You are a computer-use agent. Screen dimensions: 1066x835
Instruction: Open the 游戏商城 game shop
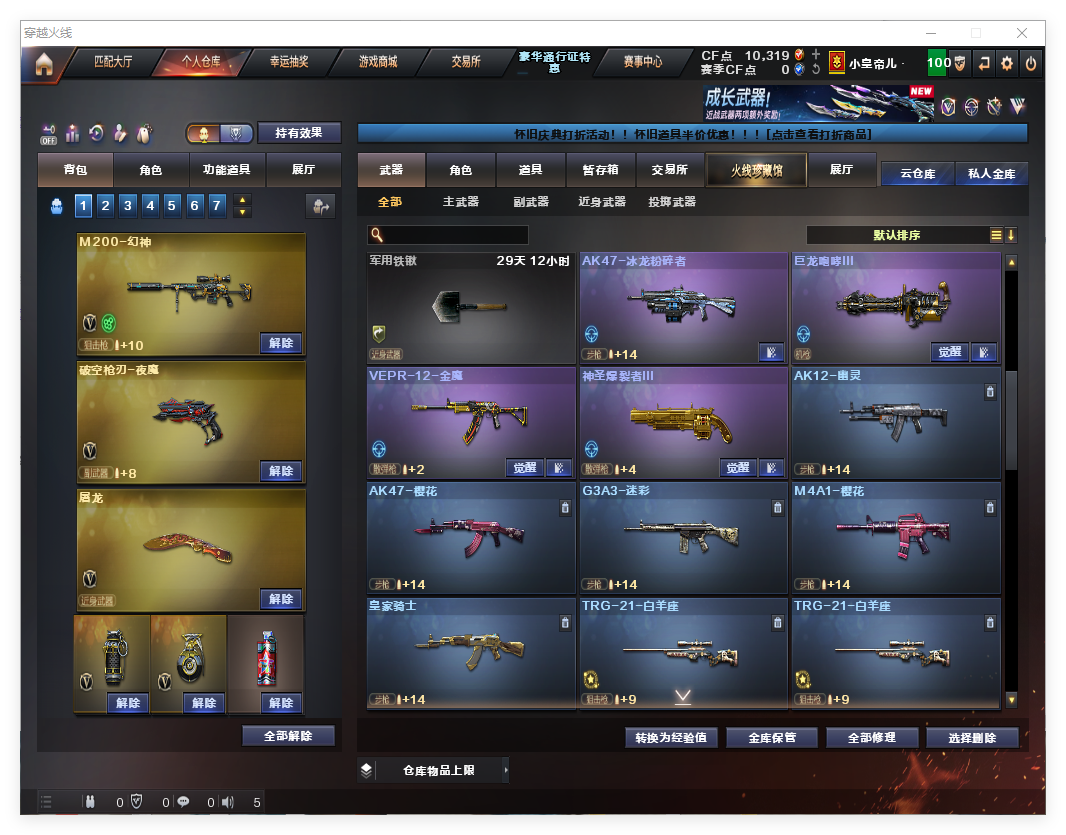(378, 62)
